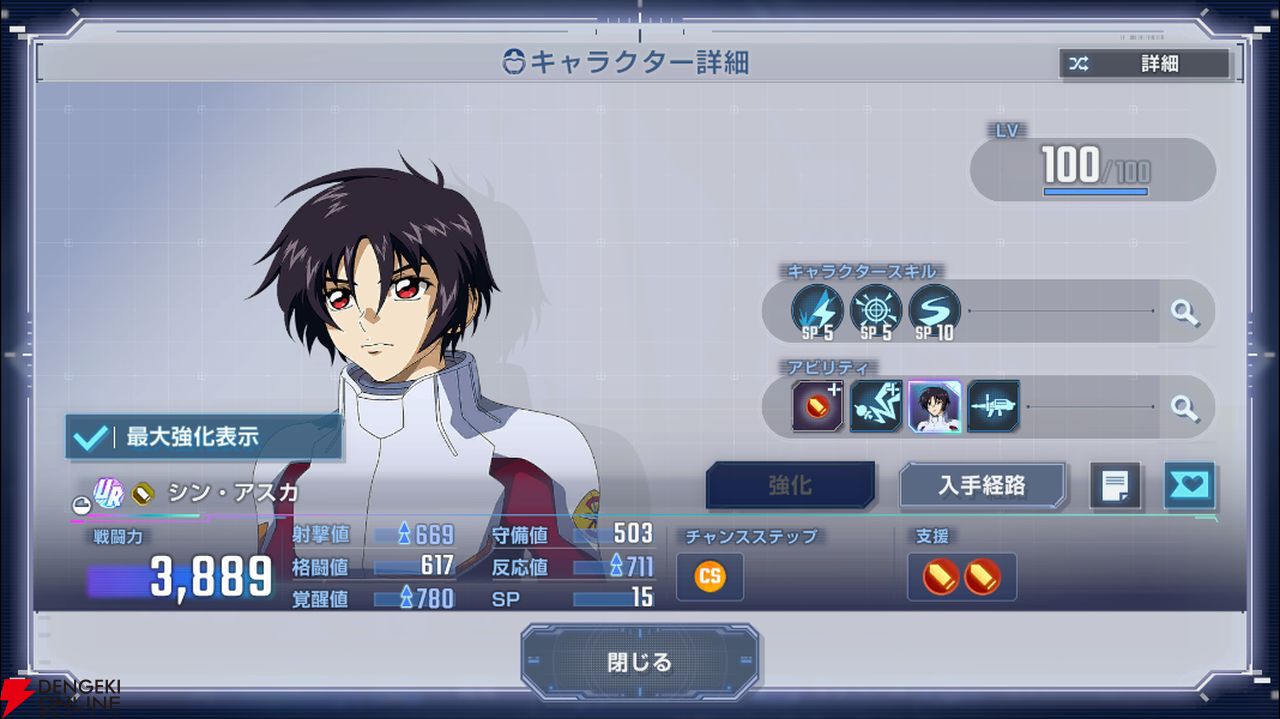The width and height of the screenshot is (1280, 719).
Task: Choose the rifle weapon ability icon
Action: (x=993, y=407)
